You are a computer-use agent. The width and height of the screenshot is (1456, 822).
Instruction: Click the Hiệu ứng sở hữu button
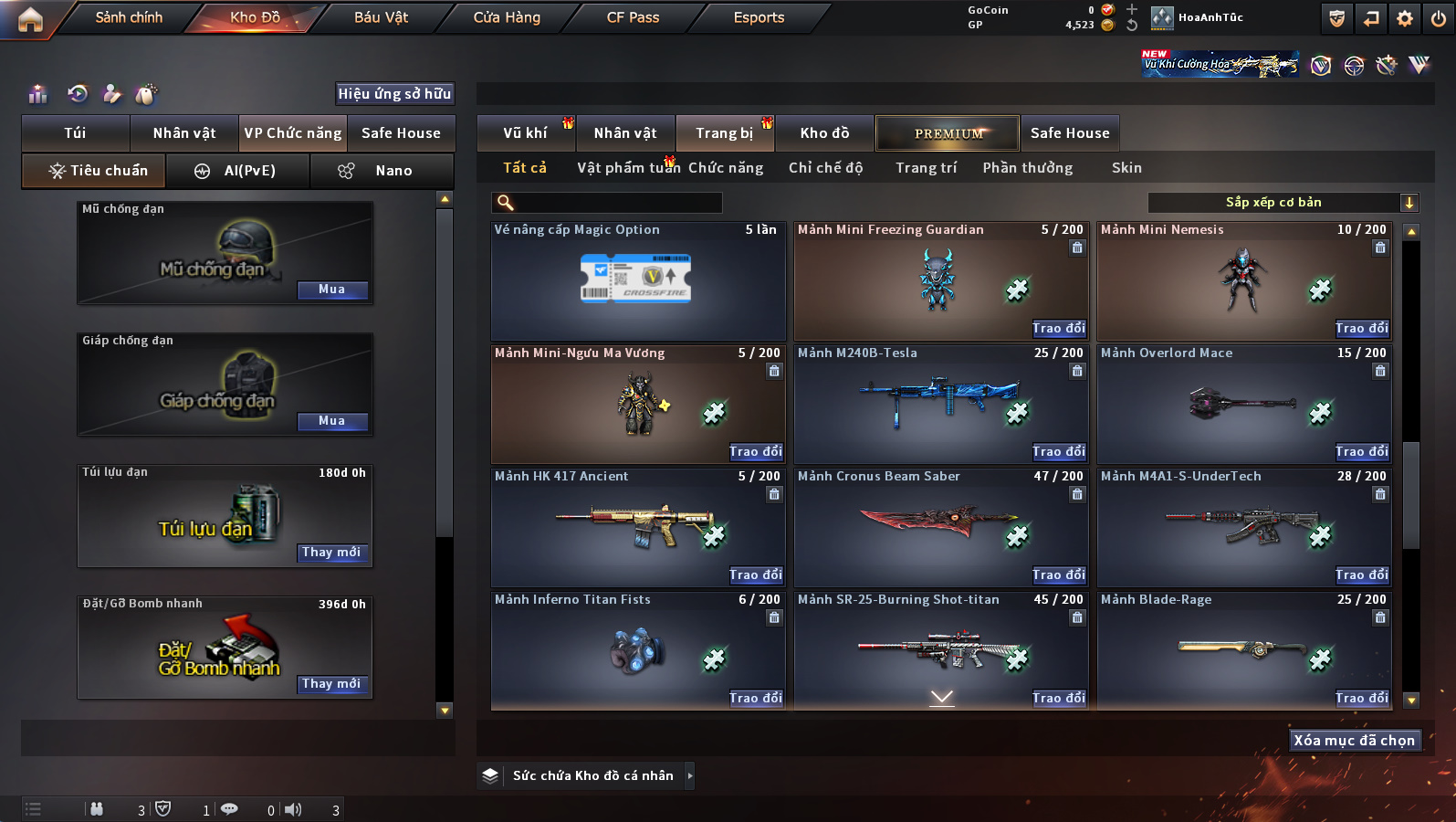coord(394,94)
